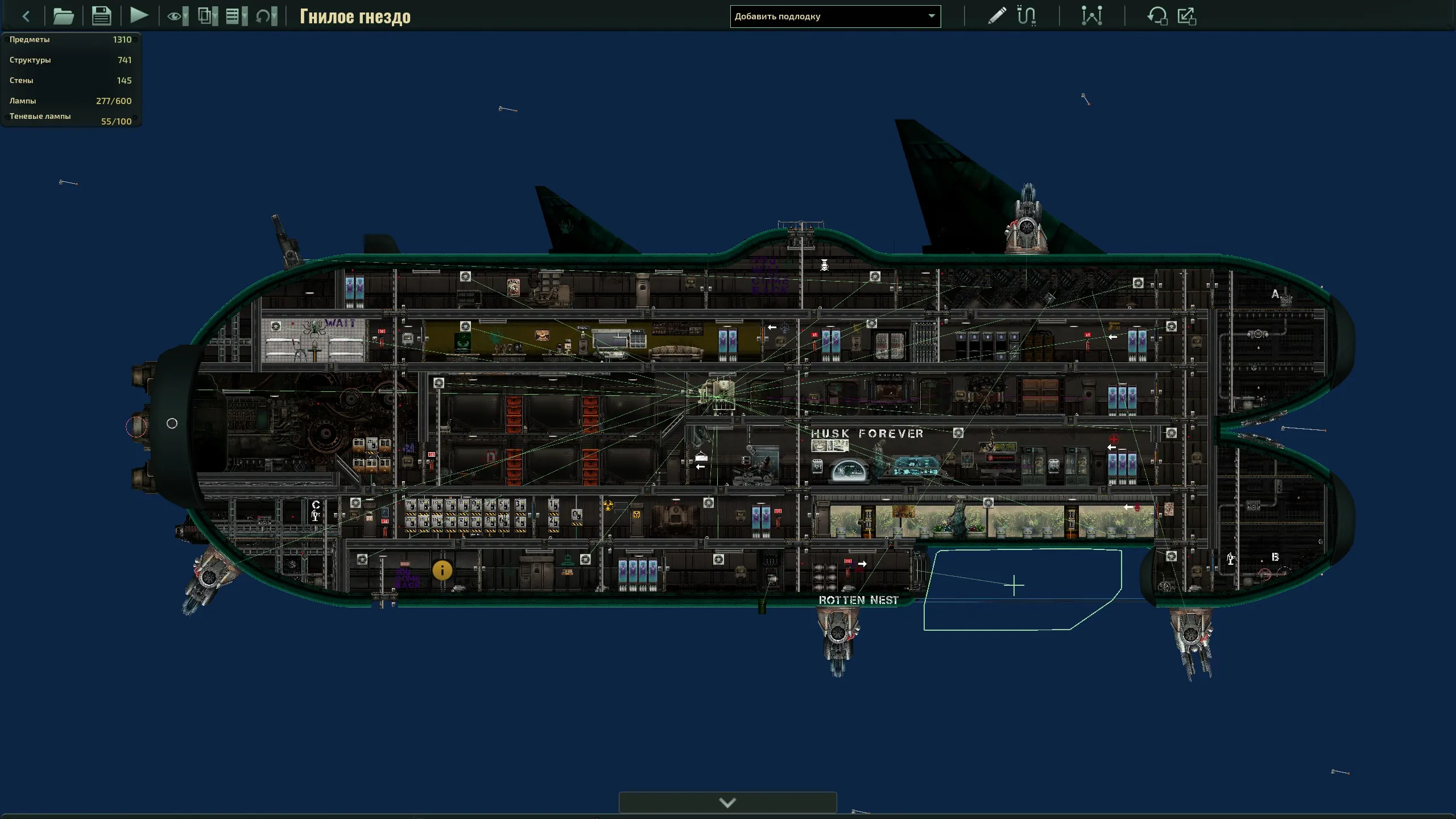Open the overlapping squares toolbar dropdown
The width and height of the screenshot is (1456, 819).
click(208, 16)
